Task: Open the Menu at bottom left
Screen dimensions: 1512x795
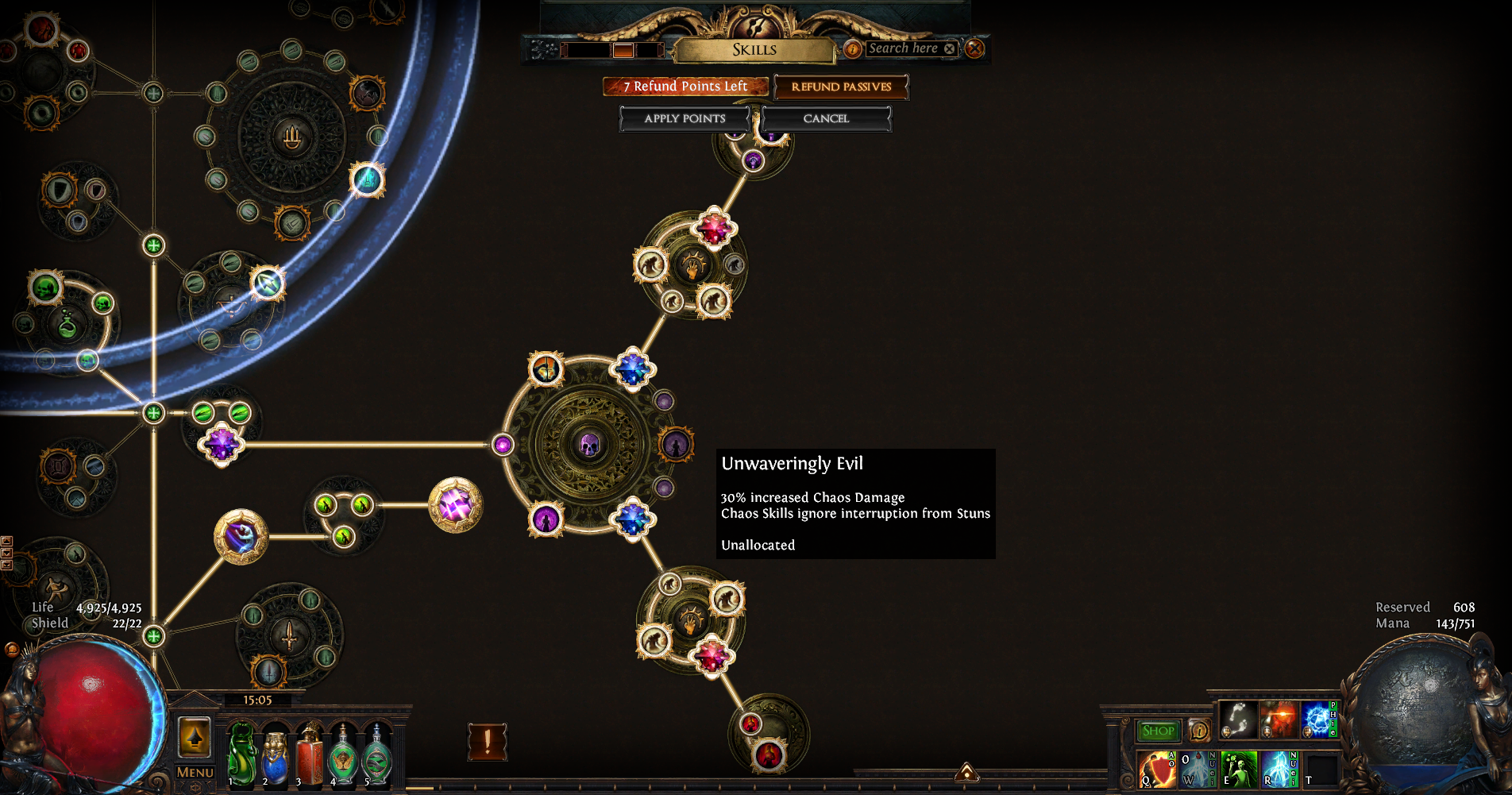Action: click(195, 773)
